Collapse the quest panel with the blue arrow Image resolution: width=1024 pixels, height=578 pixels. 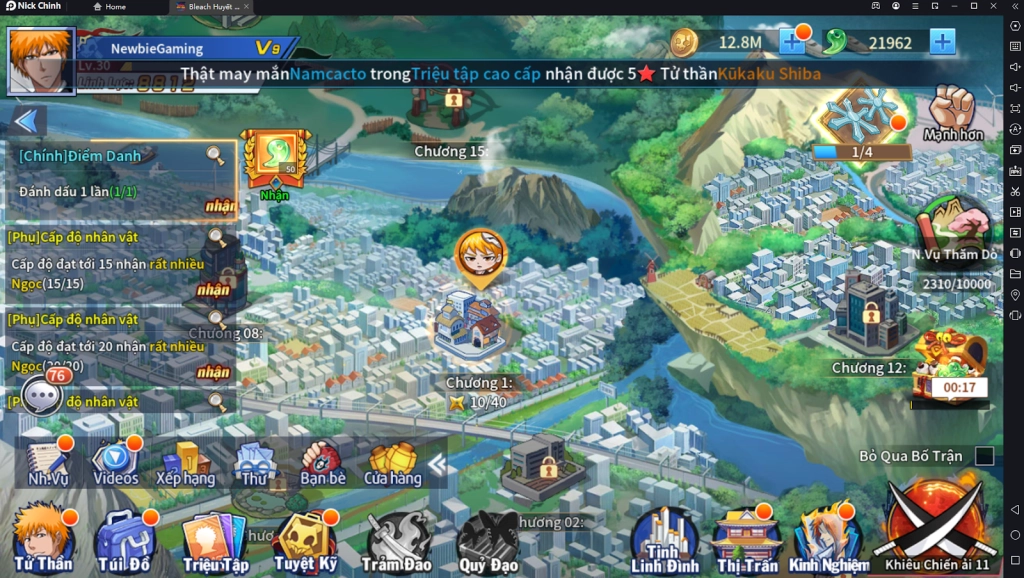pyautogui.click(x=28, y=121)
